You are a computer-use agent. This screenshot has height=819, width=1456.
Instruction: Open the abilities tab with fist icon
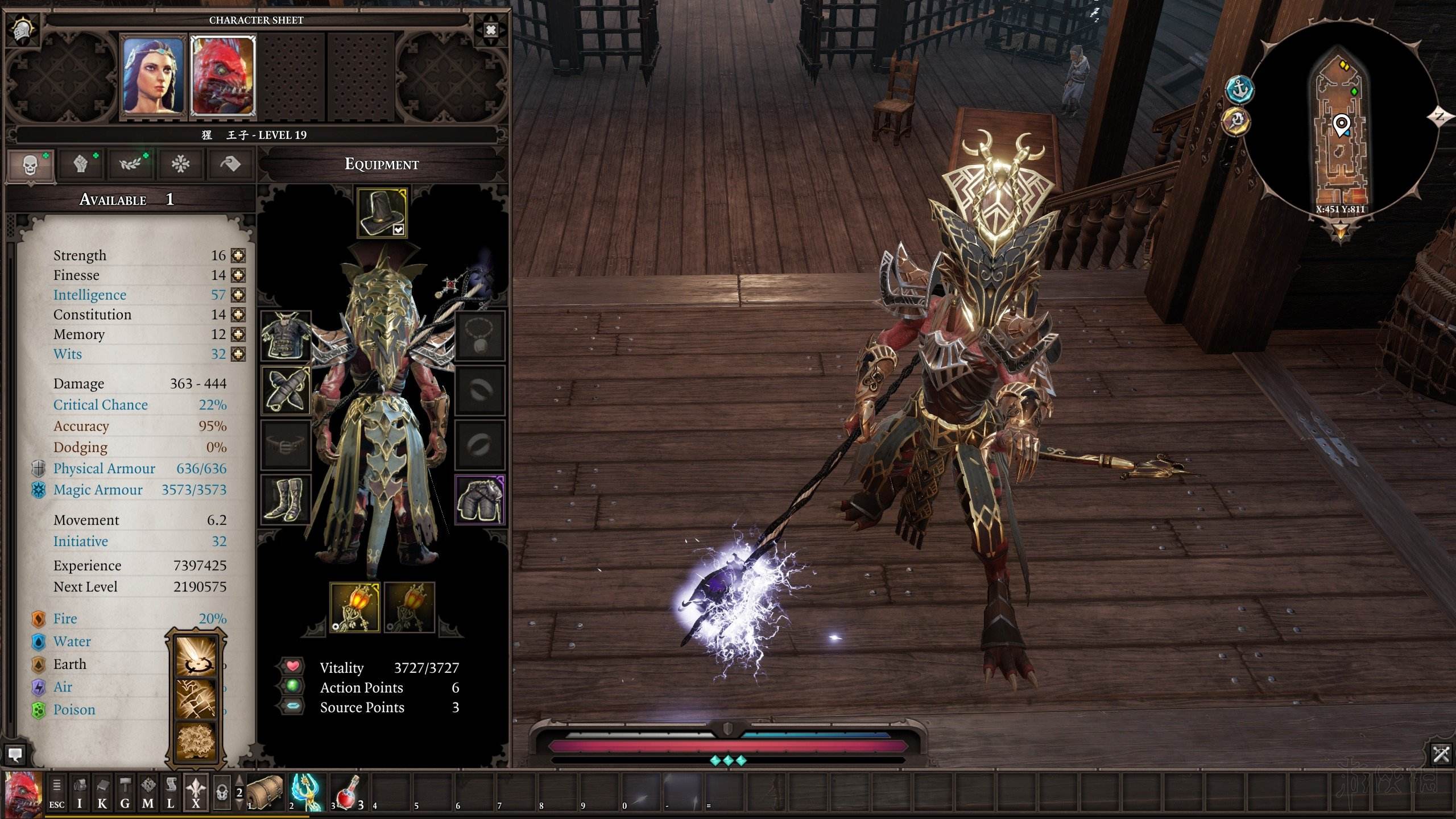click(81, 165)
